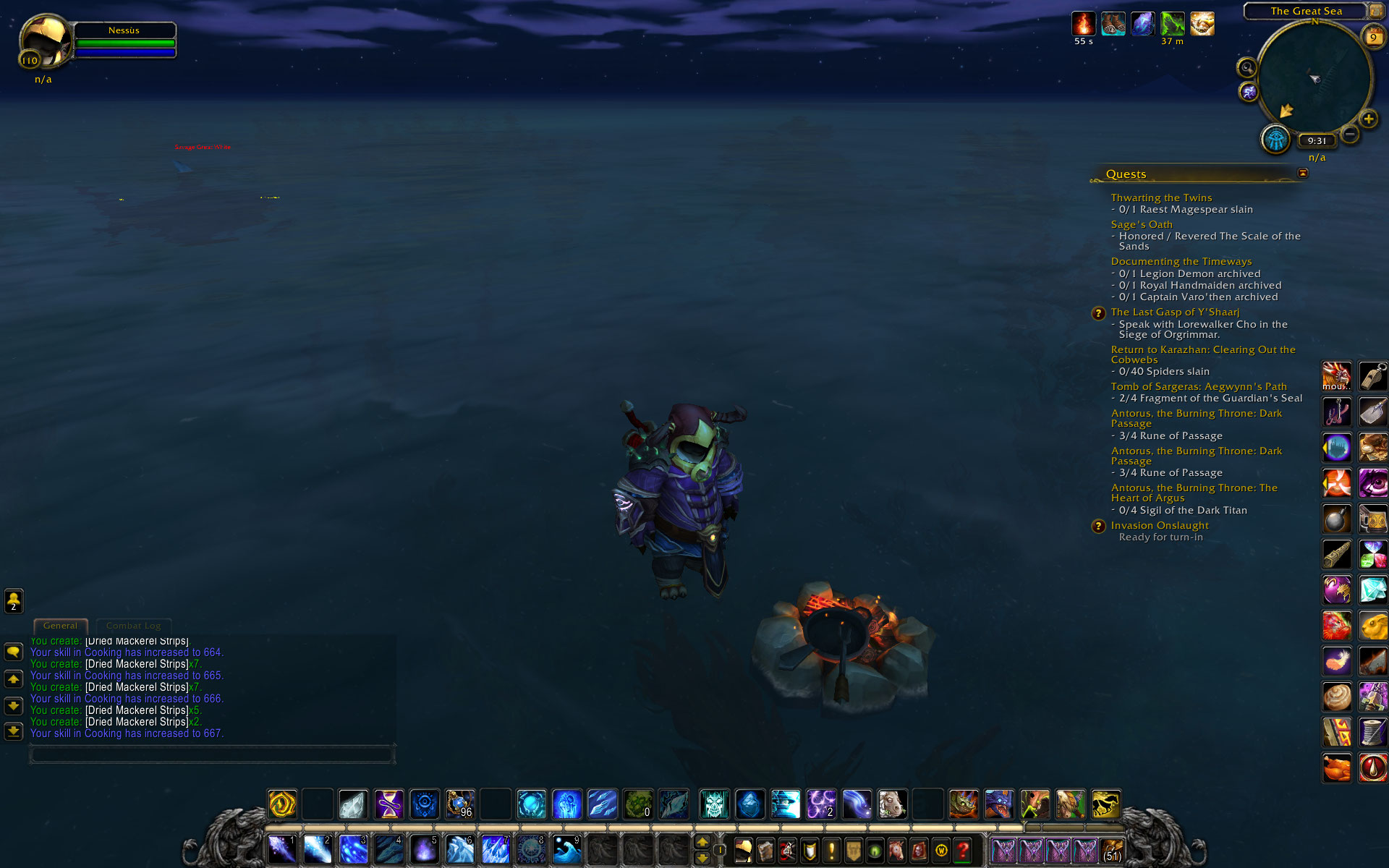Collapse the Quests tracker
The height and width of the screenshot is (868, 1389).
[x=1303, y=173]
